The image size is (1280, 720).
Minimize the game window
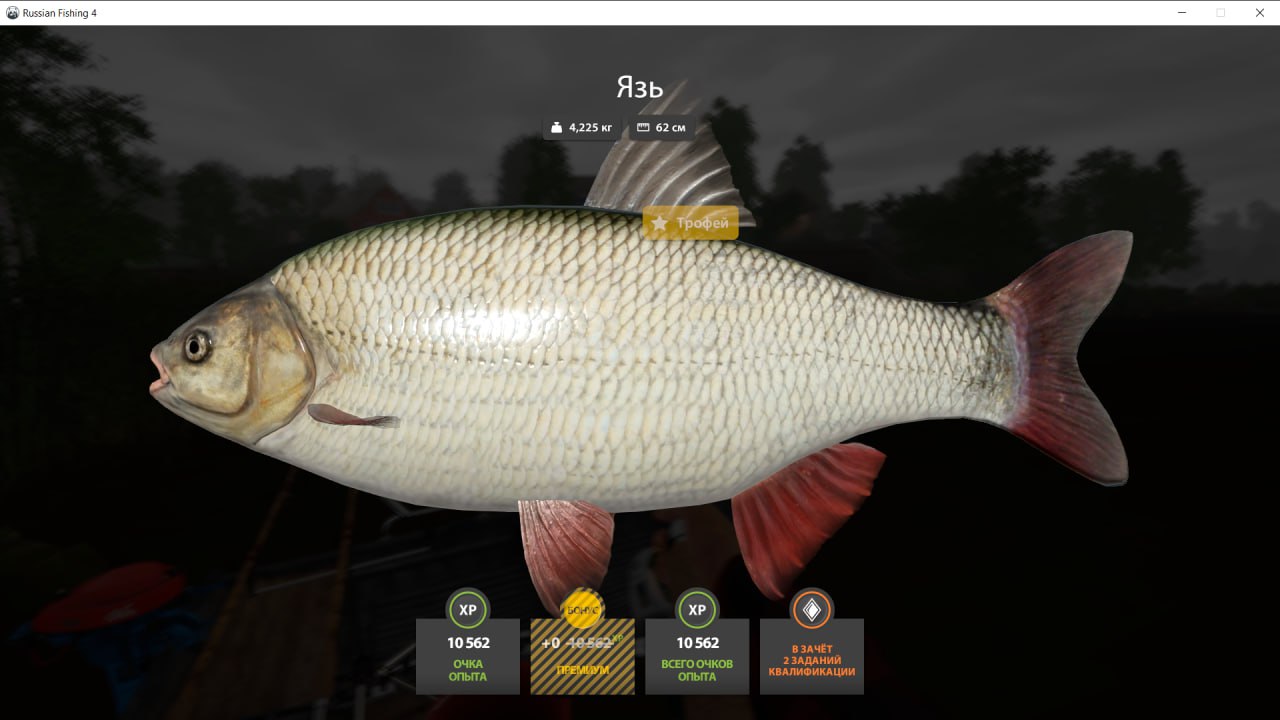point(1183,13)
